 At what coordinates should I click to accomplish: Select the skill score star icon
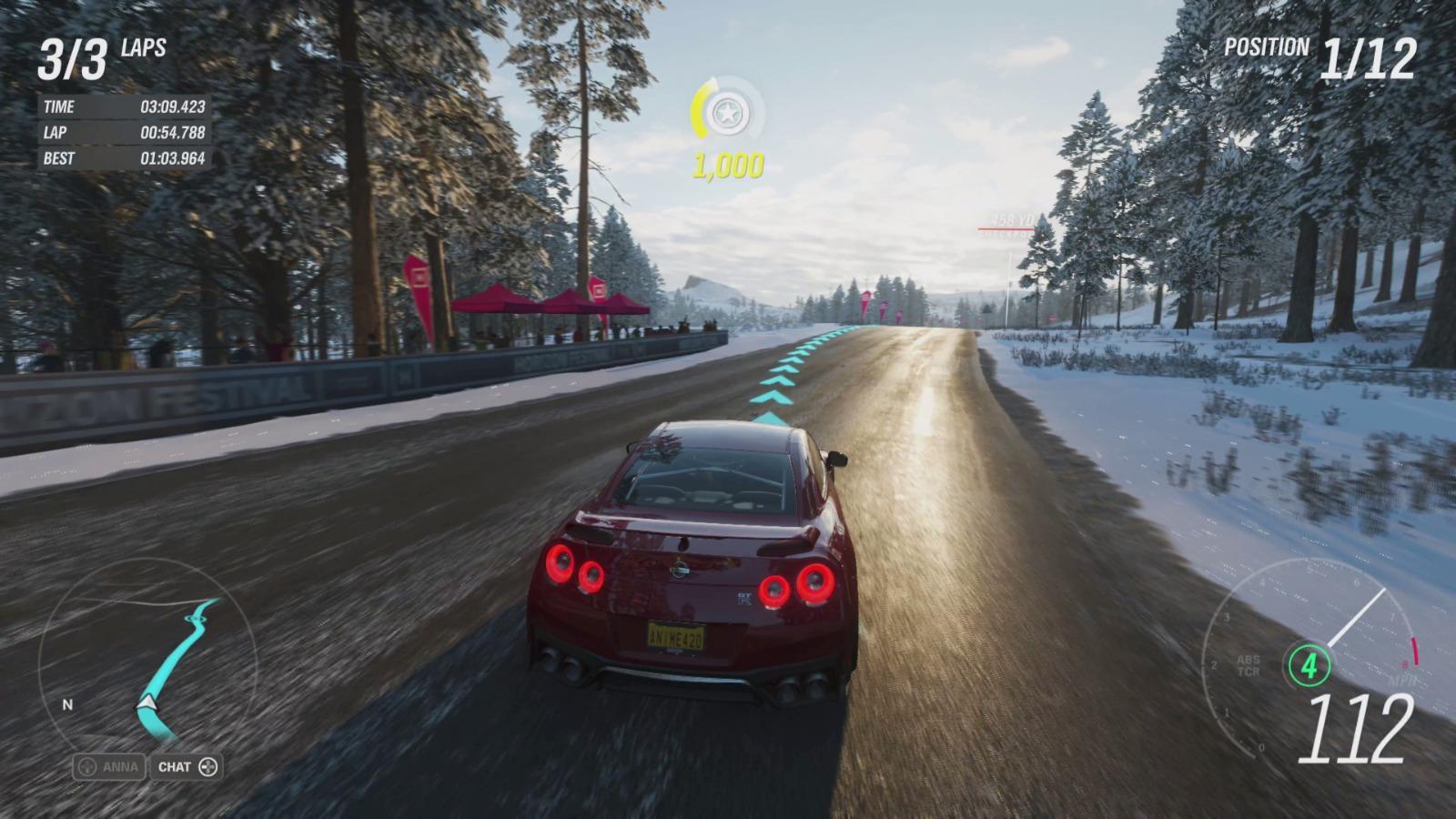coord(726,113)
